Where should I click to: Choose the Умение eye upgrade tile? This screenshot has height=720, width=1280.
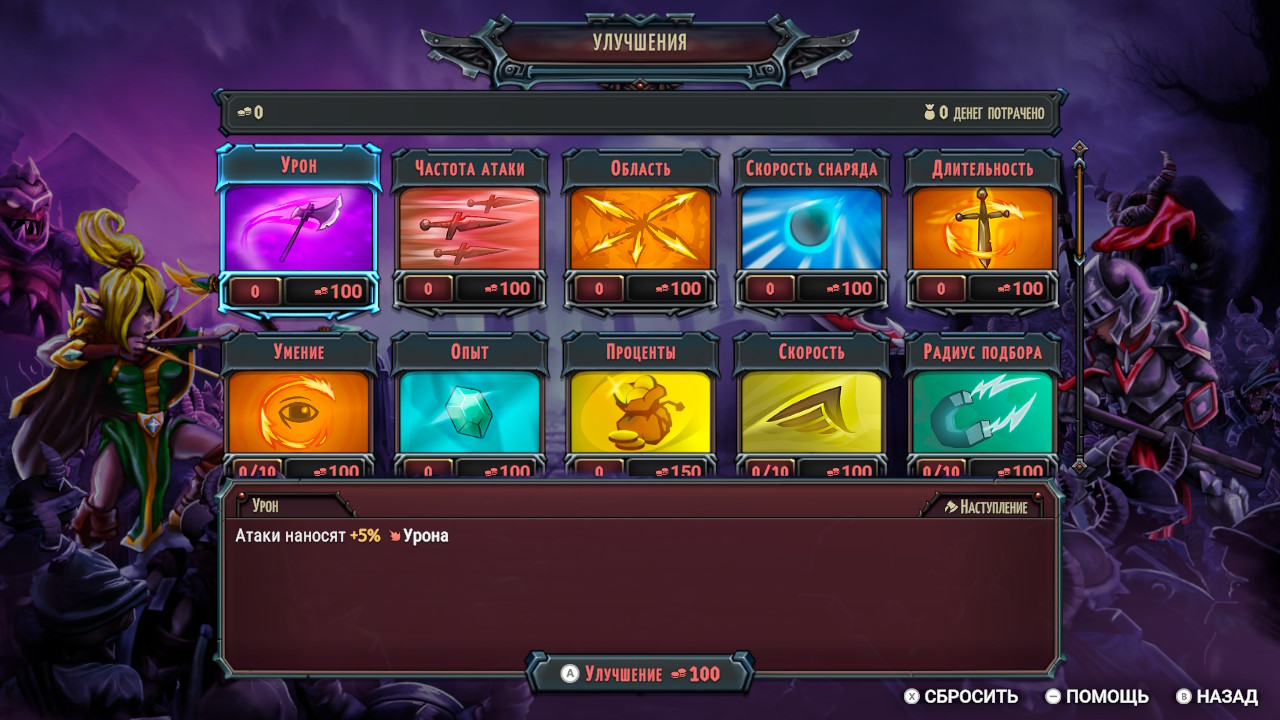tap(299, 412)
